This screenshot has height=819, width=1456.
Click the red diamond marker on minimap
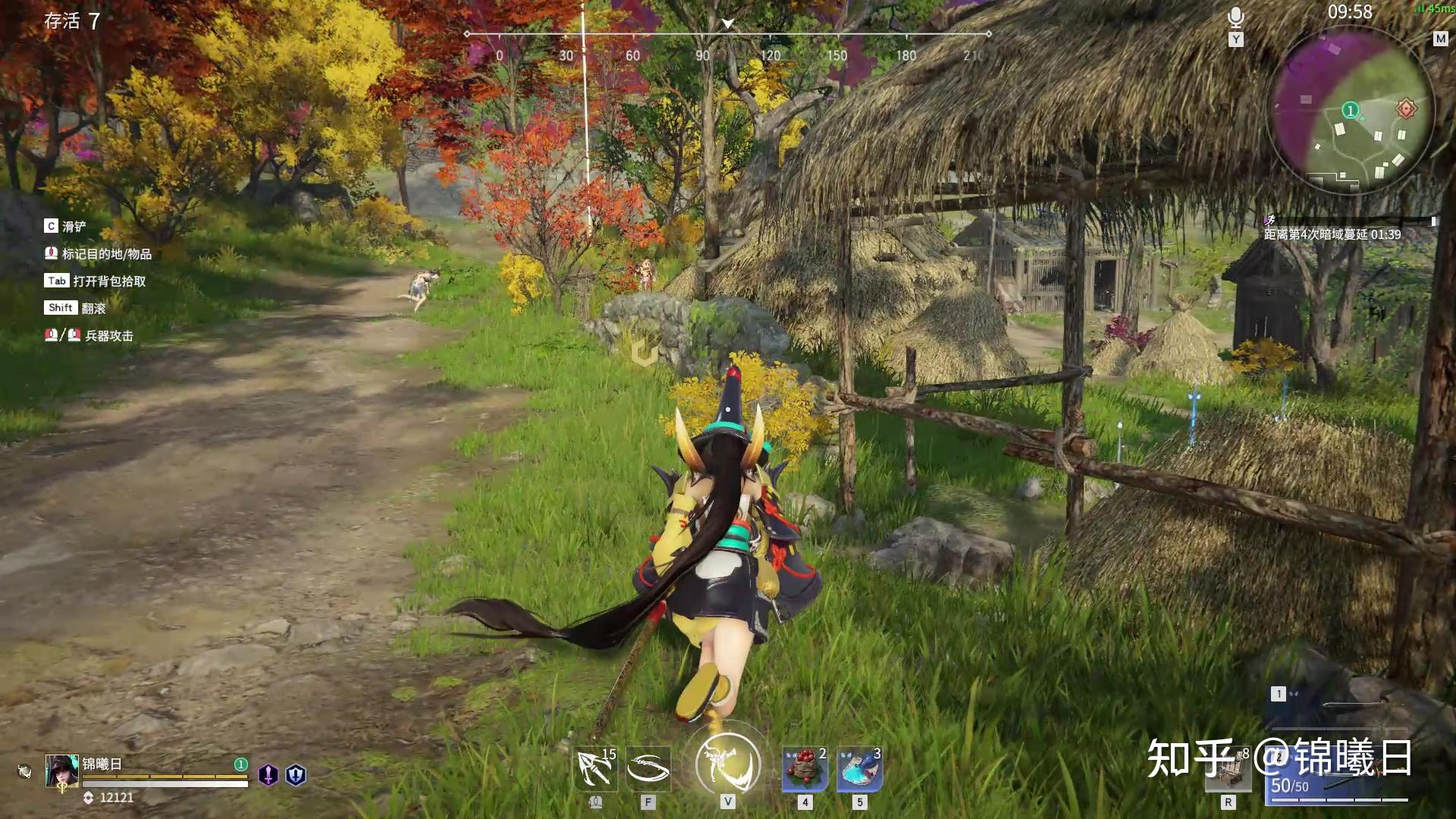click(x=1406, y=108)
